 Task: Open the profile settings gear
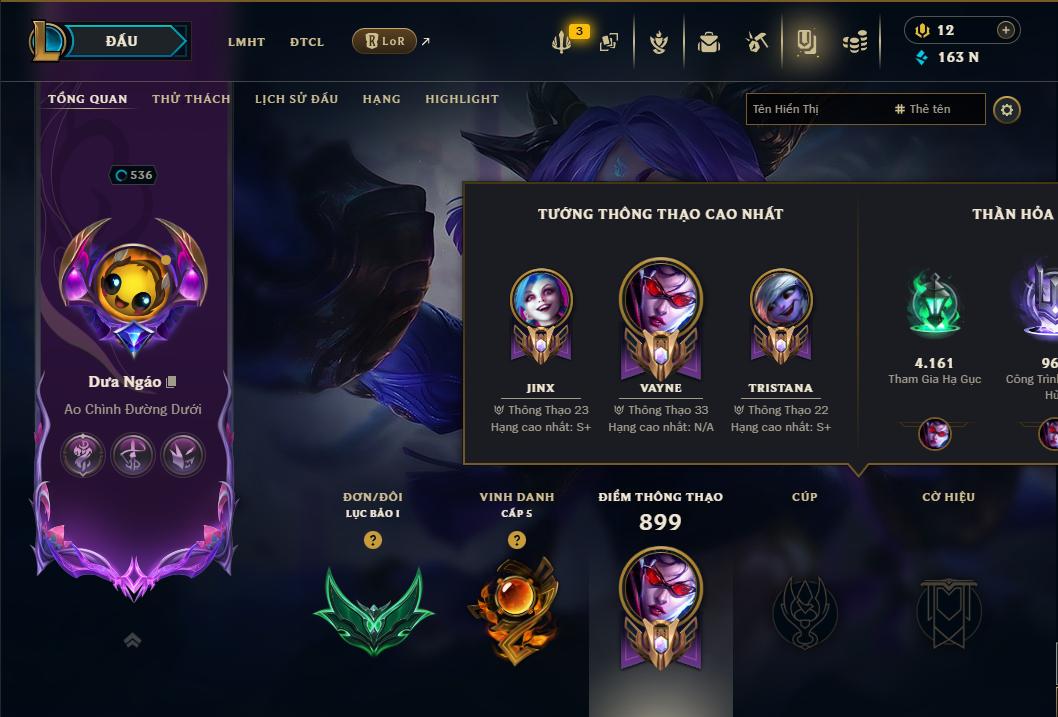[1007, 109]
